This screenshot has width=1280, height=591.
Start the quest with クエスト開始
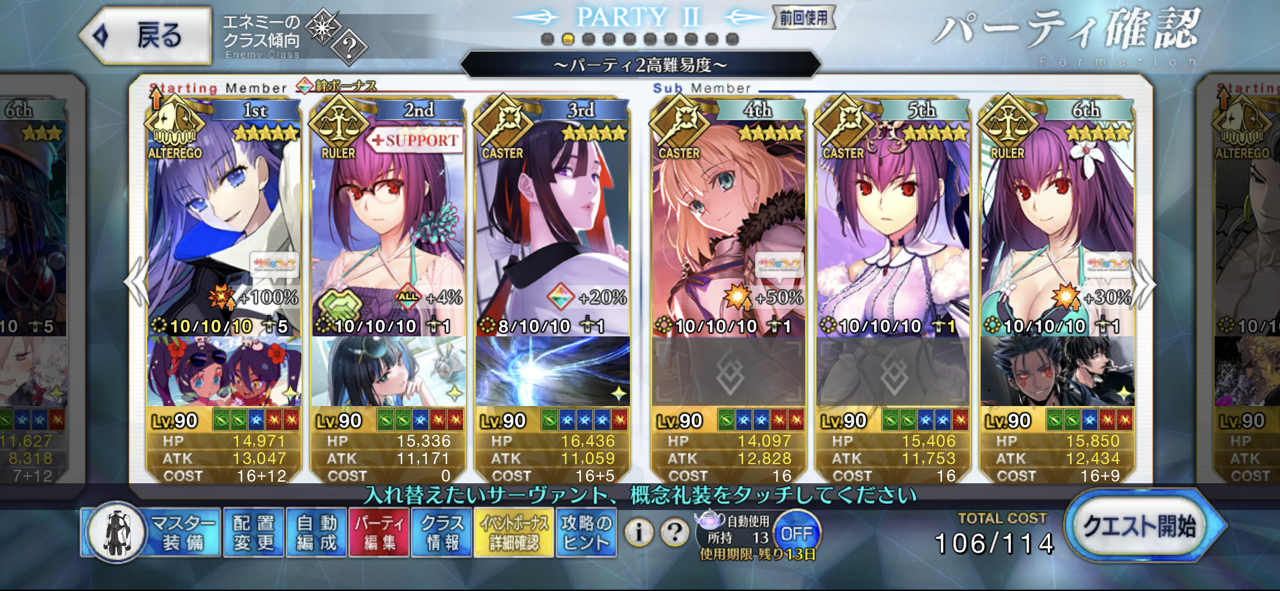pyautogui.click(x=1143, y=527)
